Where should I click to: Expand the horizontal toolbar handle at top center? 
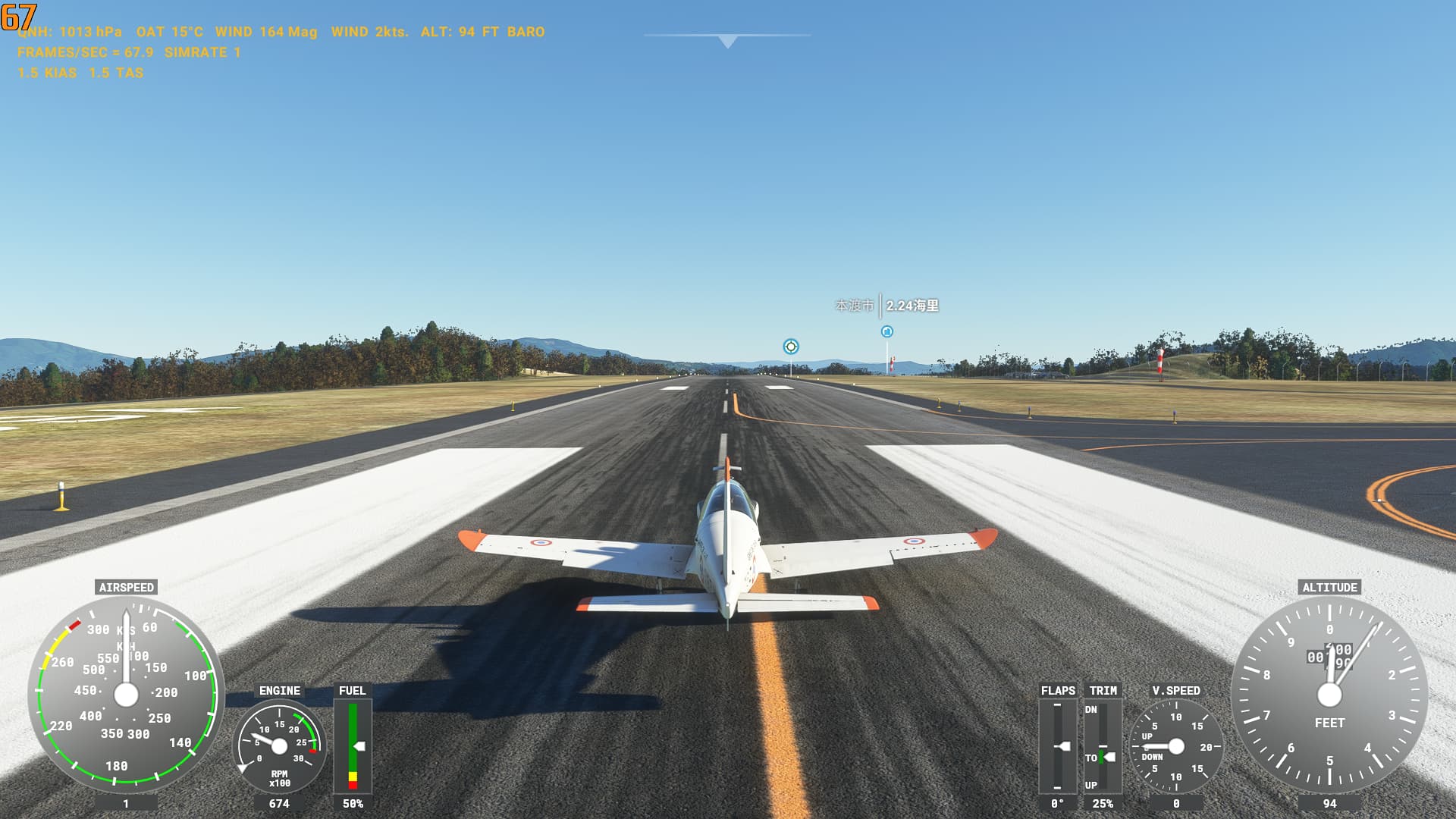(726, 33)
